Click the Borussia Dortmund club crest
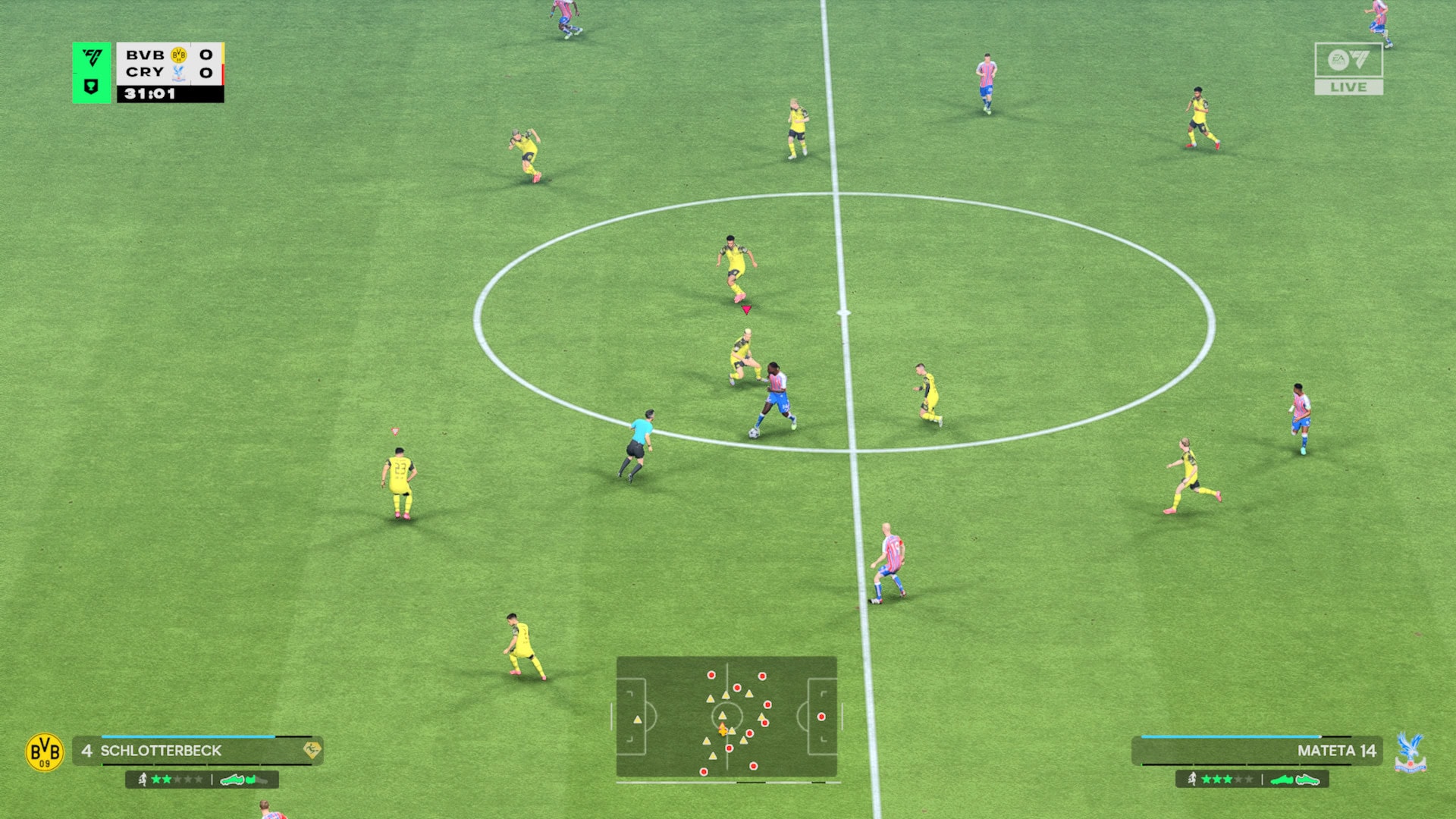Viewport: 1456px width, 819px height. pos(45,752)
